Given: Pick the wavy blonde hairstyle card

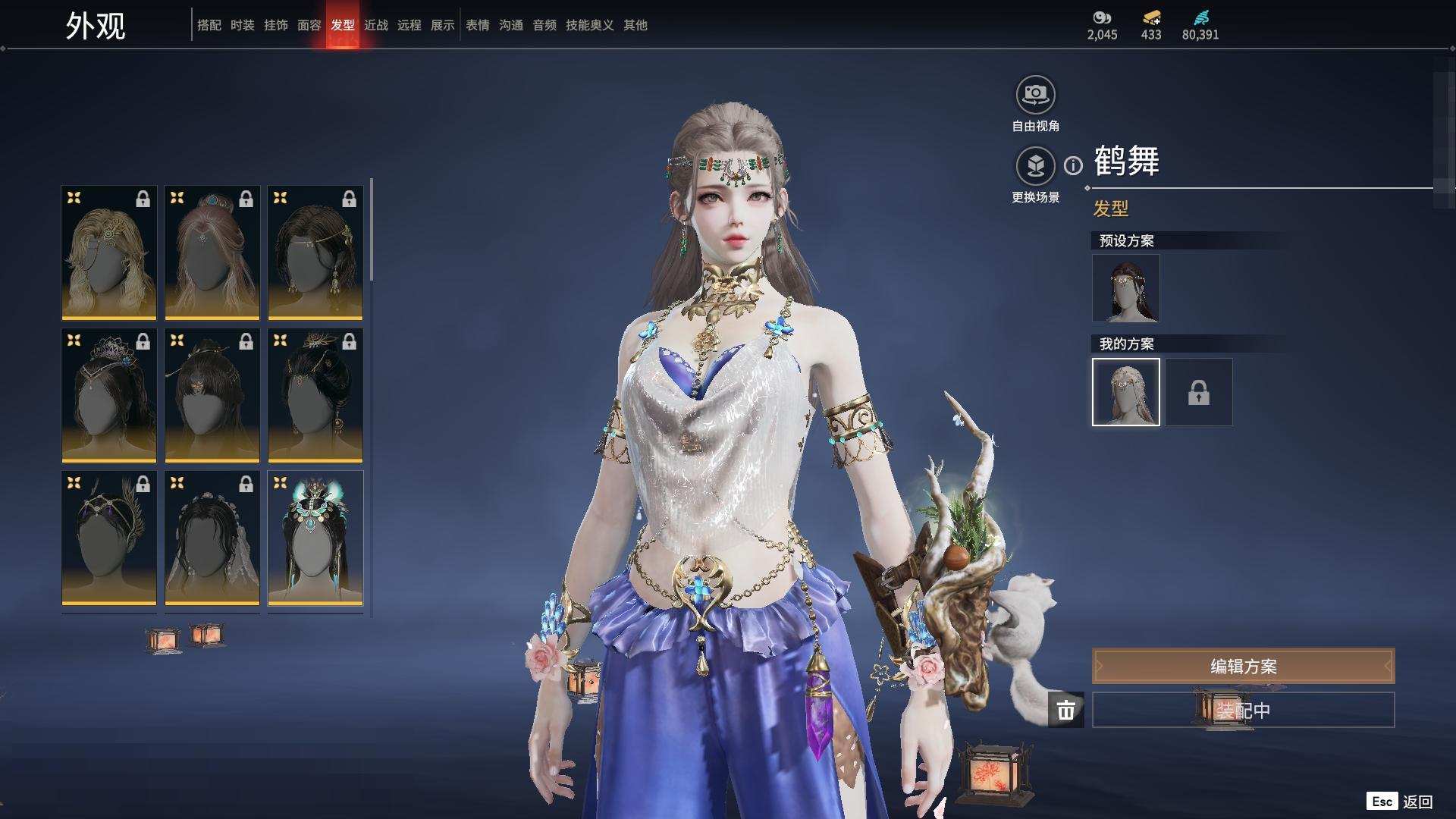Looking at the screenshot, I should pos(108,253).
